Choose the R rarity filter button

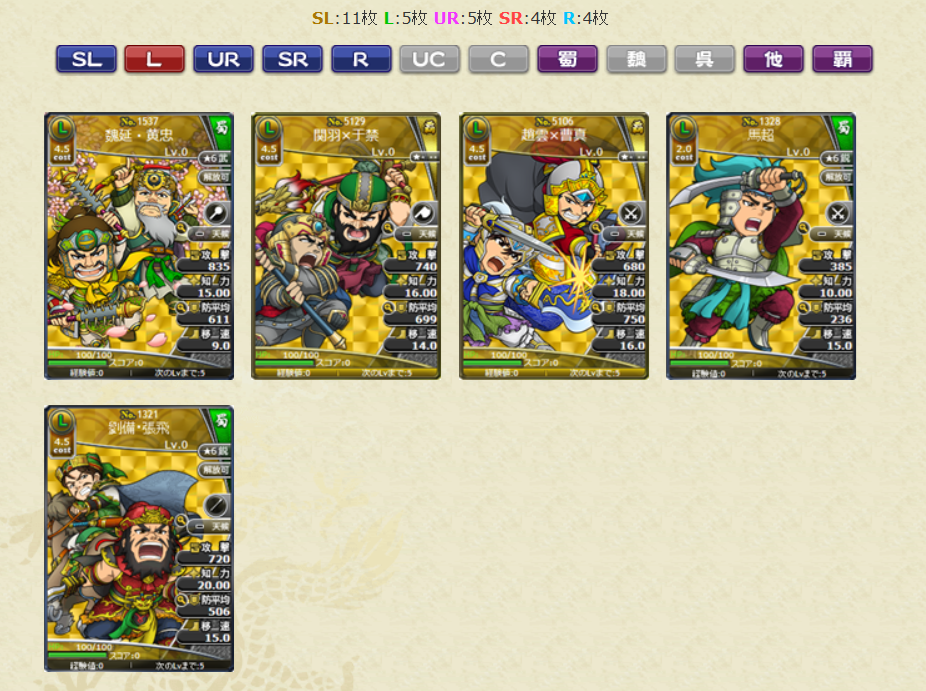tap(361, 59)
